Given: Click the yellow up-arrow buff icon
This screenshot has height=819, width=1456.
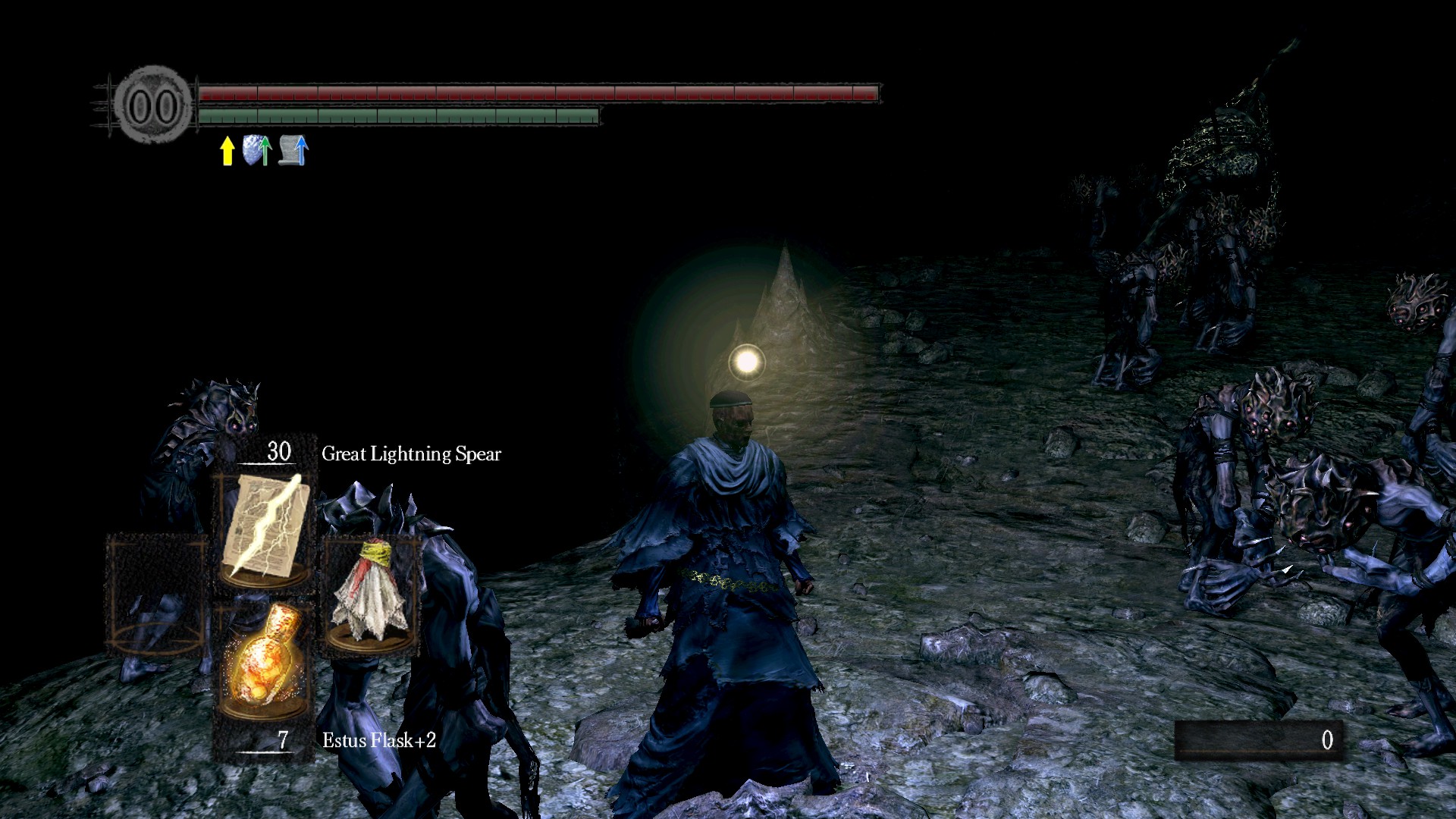Looking at the screenshot, I should [227, 150].
